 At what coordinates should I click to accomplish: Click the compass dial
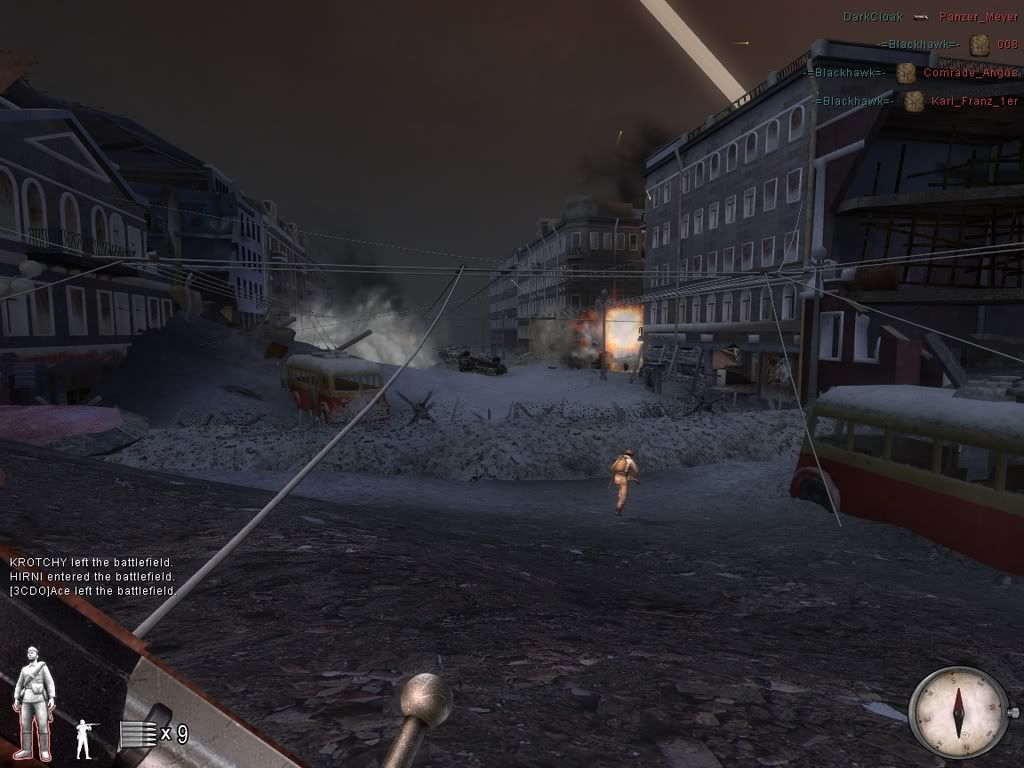[958, 711]
